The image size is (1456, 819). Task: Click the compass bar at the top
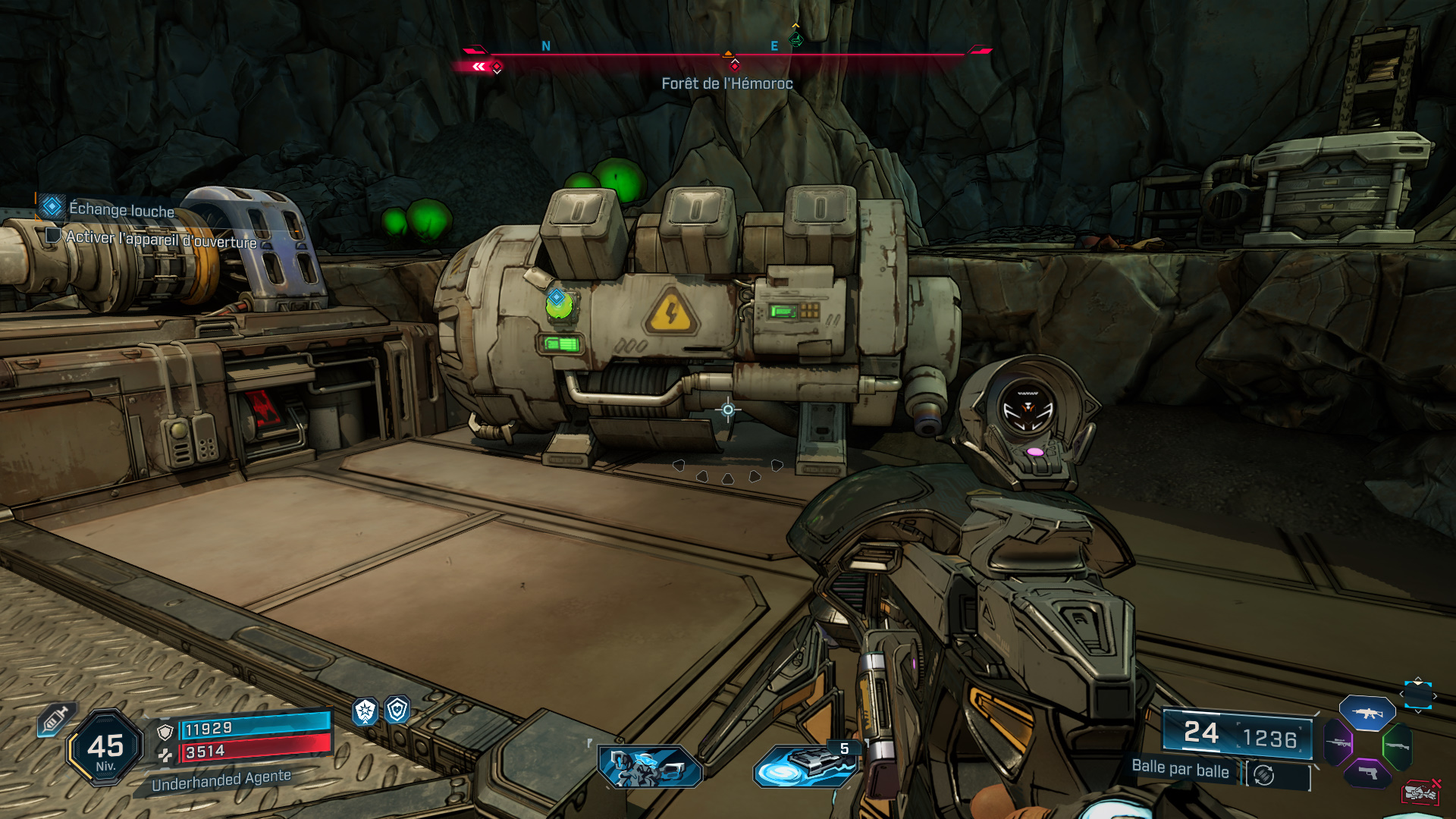pyautogui.click(x=726, y=55)
